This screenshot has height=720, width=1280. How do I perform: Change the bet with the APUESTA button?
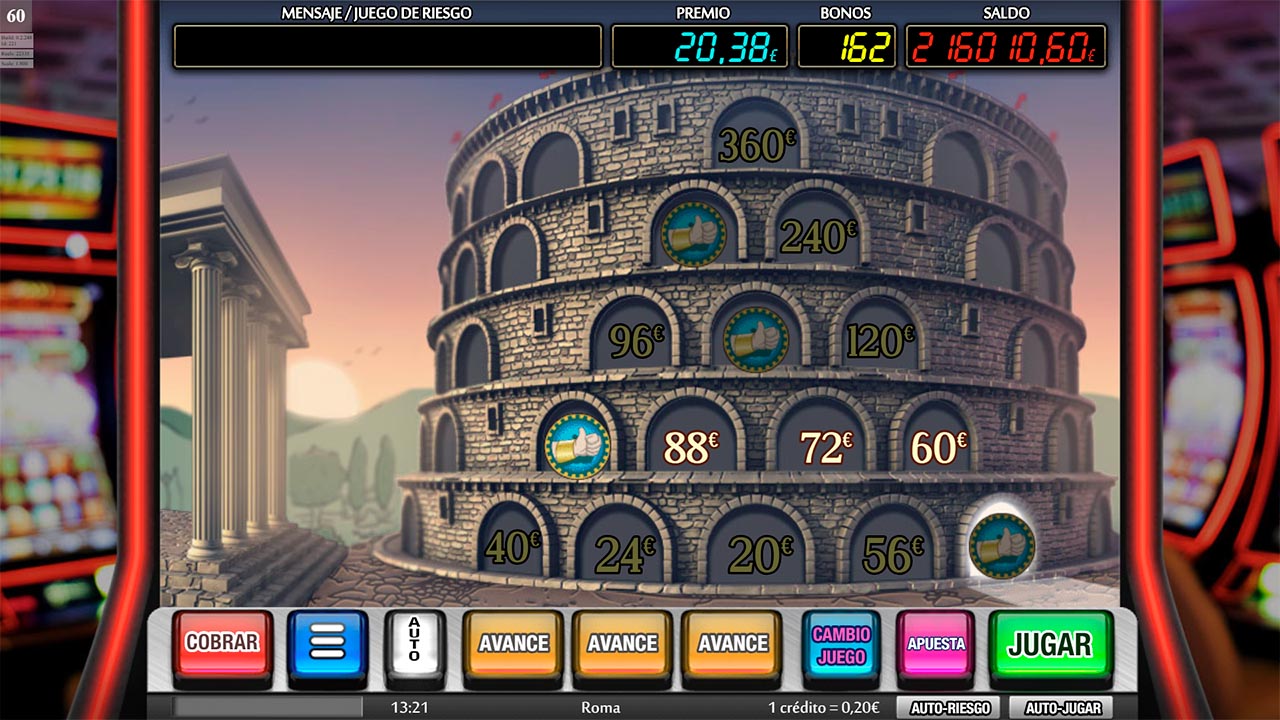pos(935,644)
